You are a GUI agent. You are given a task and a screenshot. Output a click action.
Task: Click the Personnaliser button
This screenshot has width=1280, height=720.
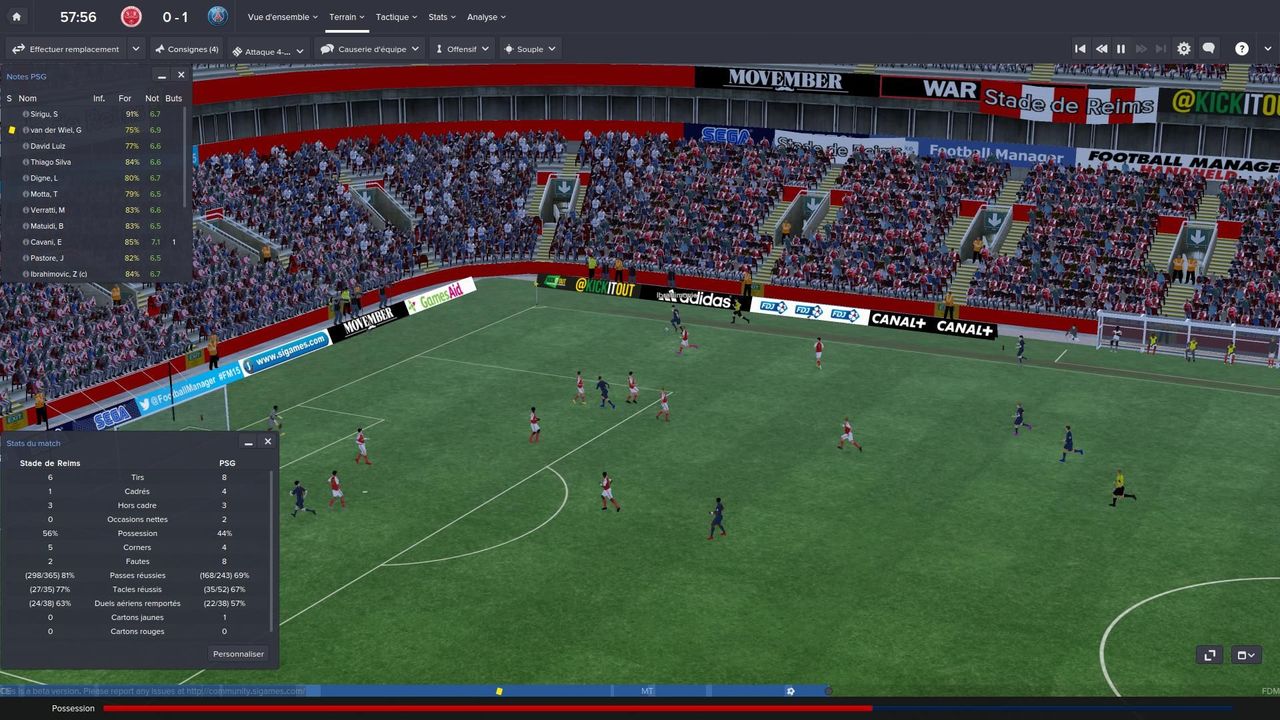238,654
